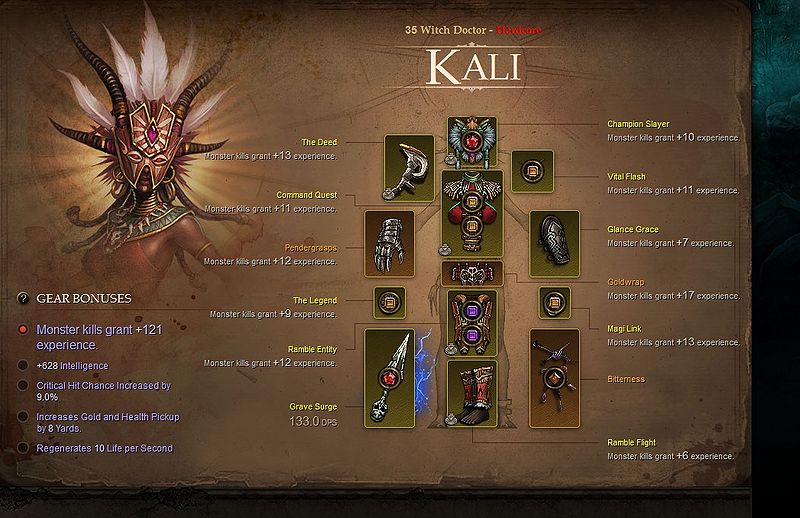Select the Command Quest chest armor

[472, 212]
